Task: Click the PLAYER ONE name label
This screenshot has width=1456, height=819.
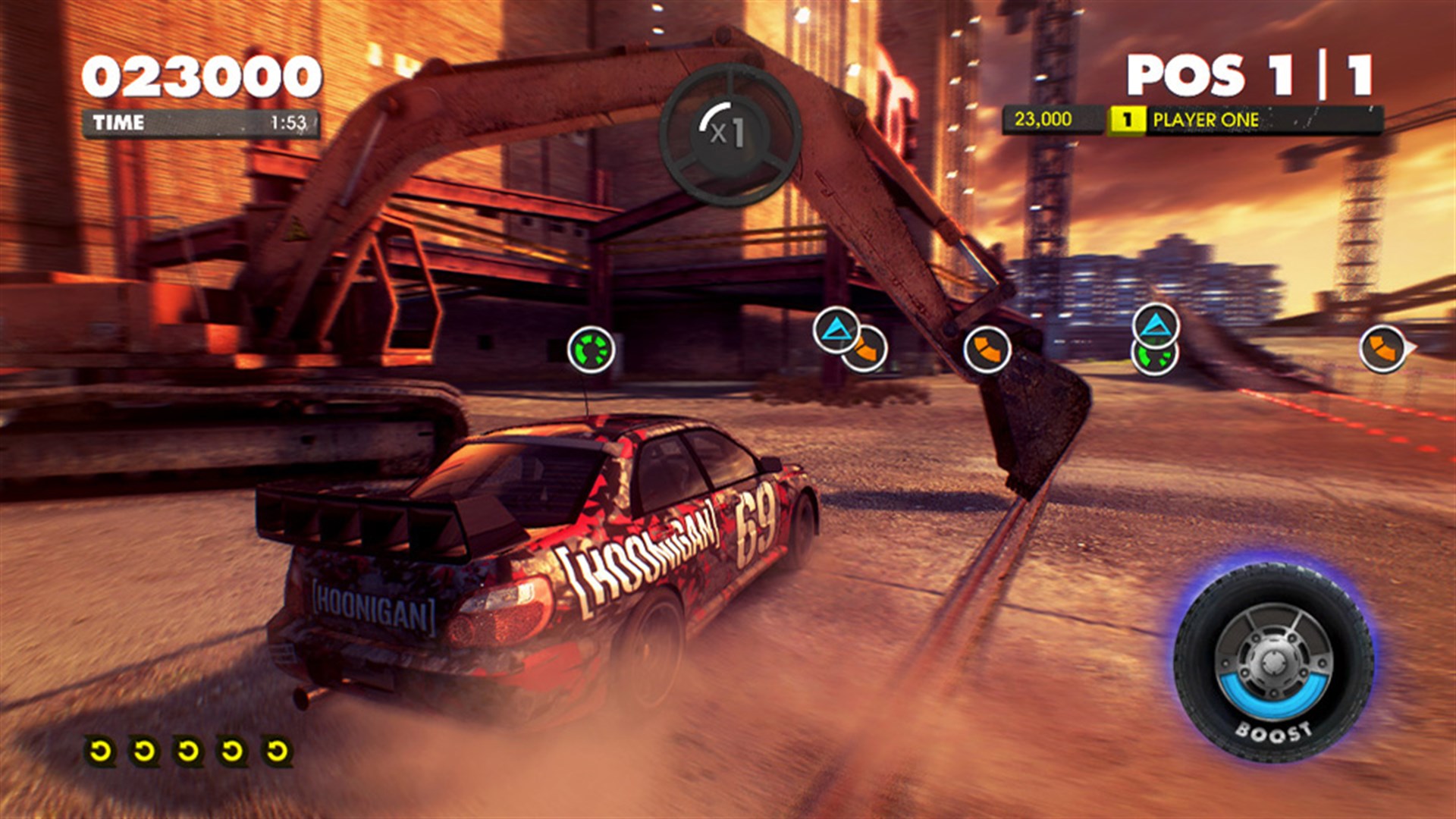Action: (1206, 118)
